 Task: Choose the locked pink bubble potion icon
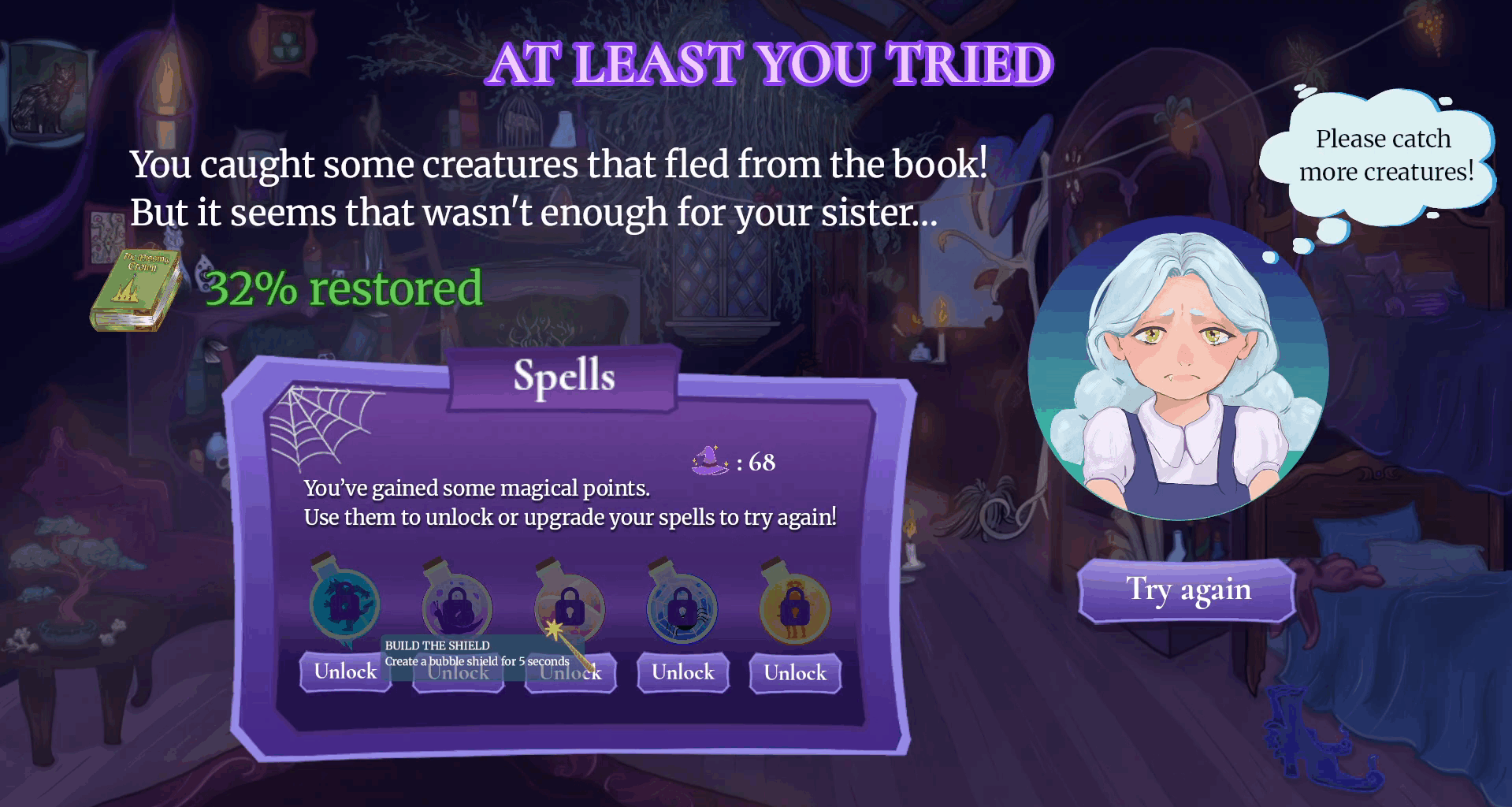pos(569,605)
